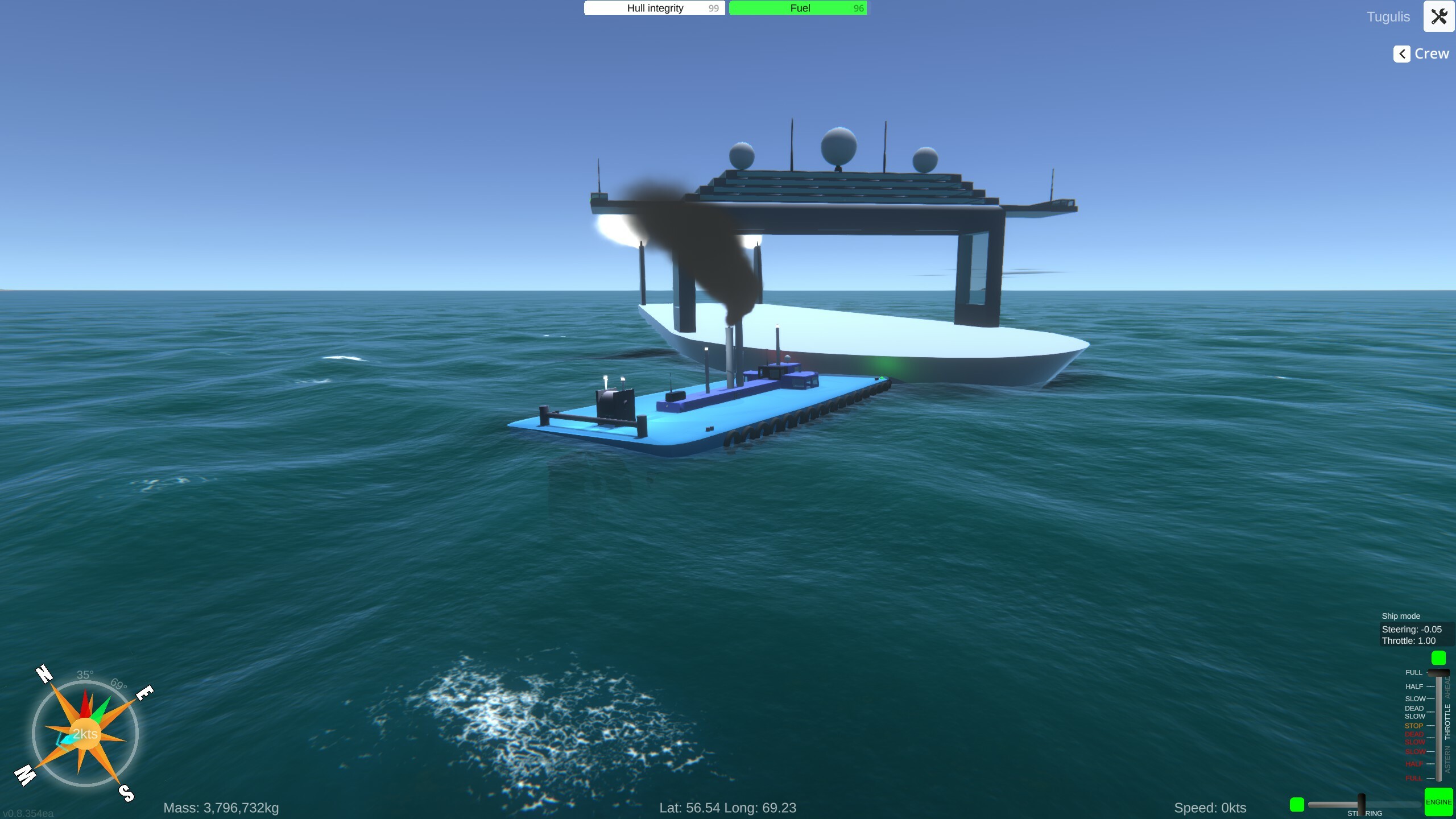Screen dimensions: 1456x819
Task: Expand the Tugulis ship options
Action: point(1388,16)
